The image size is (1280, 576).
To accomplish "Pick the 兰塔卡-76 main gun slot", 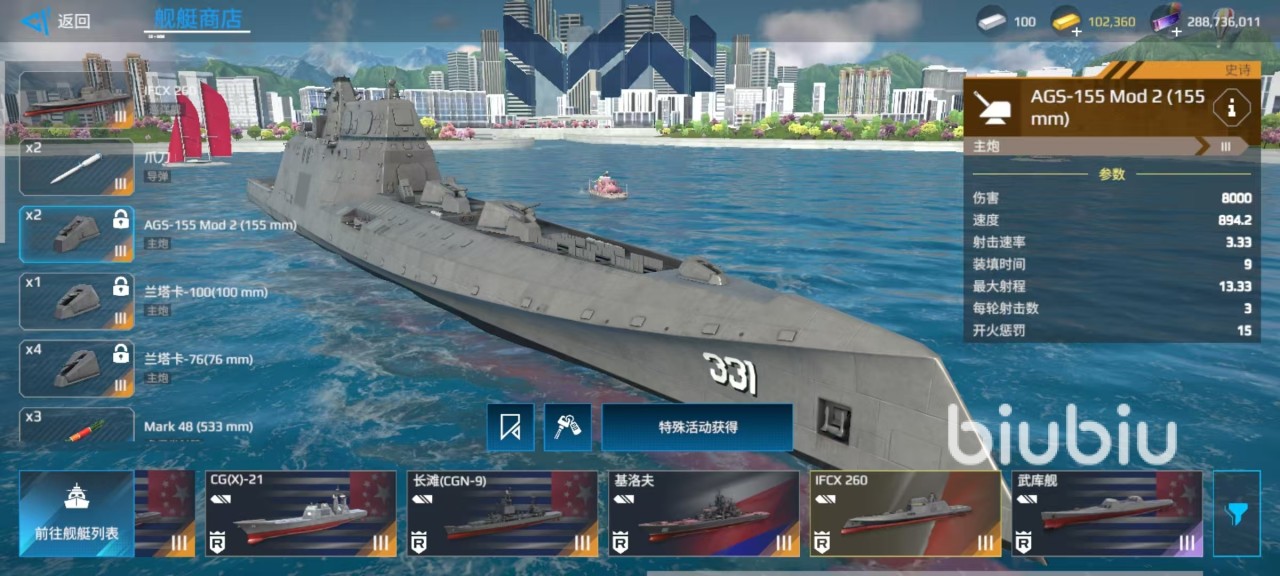I will 76,368.
